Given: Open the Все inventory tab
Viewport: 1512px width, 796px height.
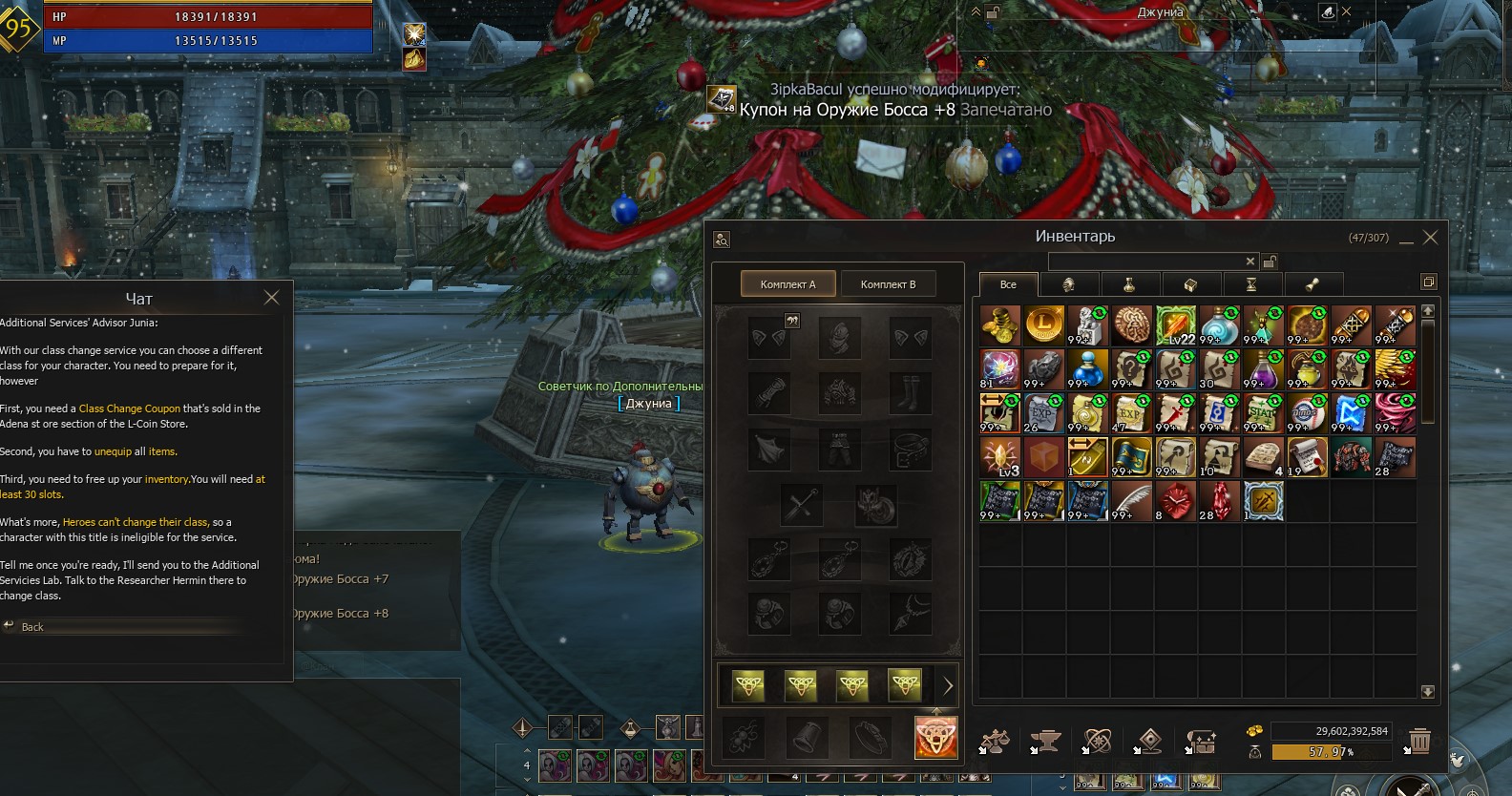Looking at the screenshot, I should point(1008,284).
